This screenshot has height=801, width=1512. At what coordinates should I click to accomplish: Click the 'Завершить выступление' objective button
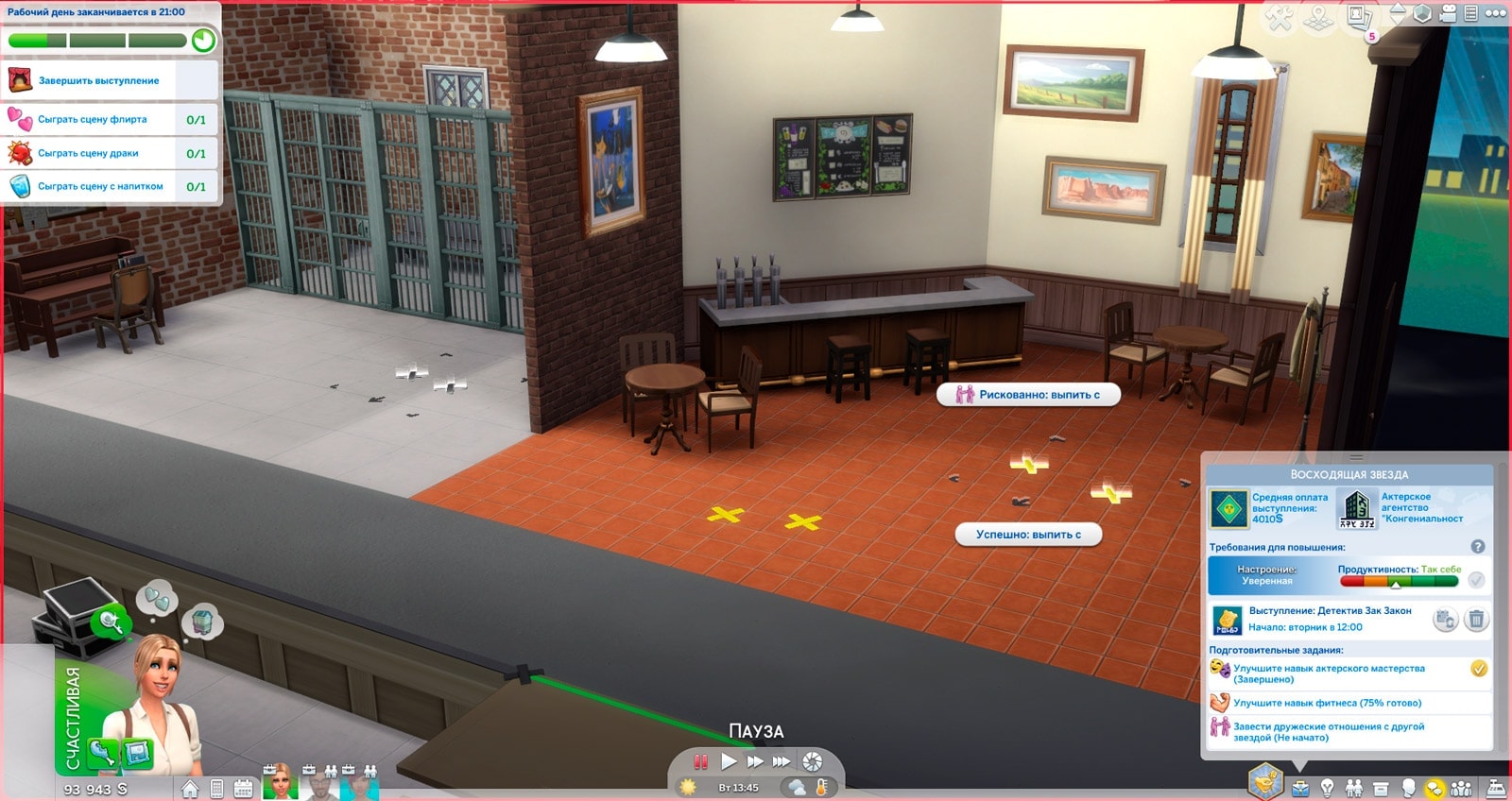pyautogui.click(x=99, y=81)
